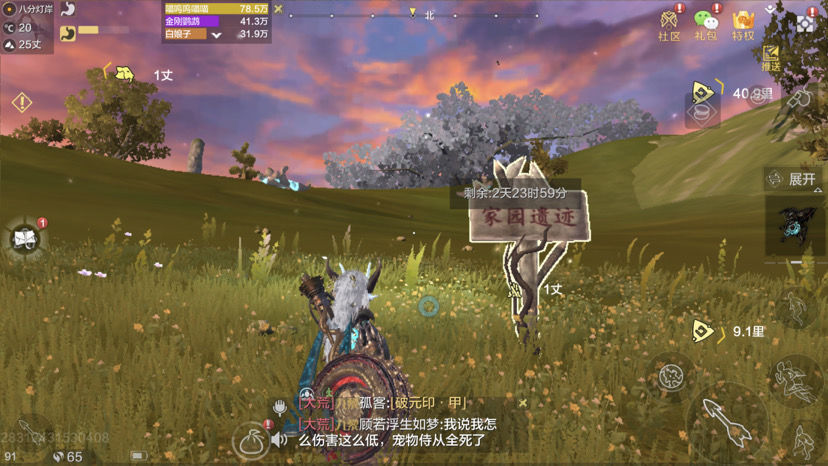Close the damage ranking panel with the X

coord(279,11)
